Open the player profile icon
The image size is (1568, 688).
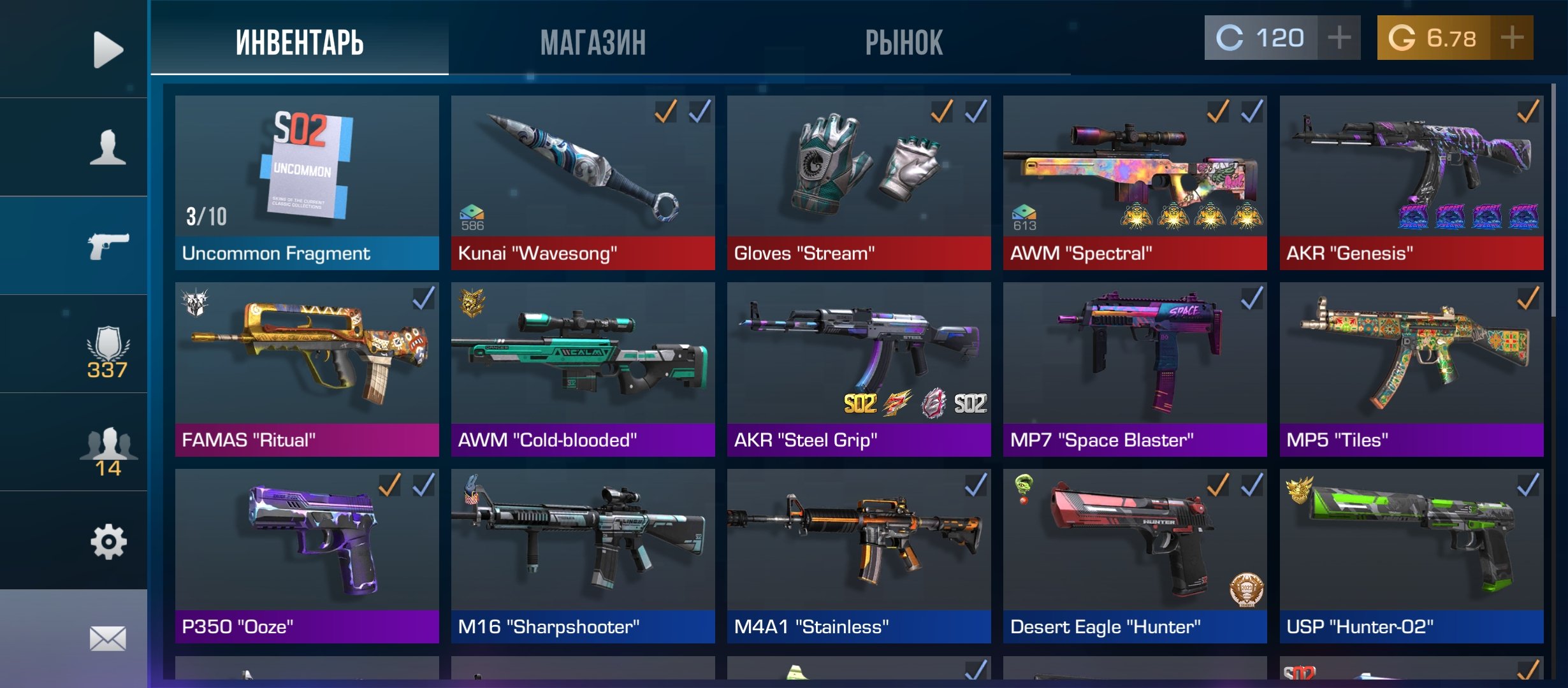(x=108, y=147)
